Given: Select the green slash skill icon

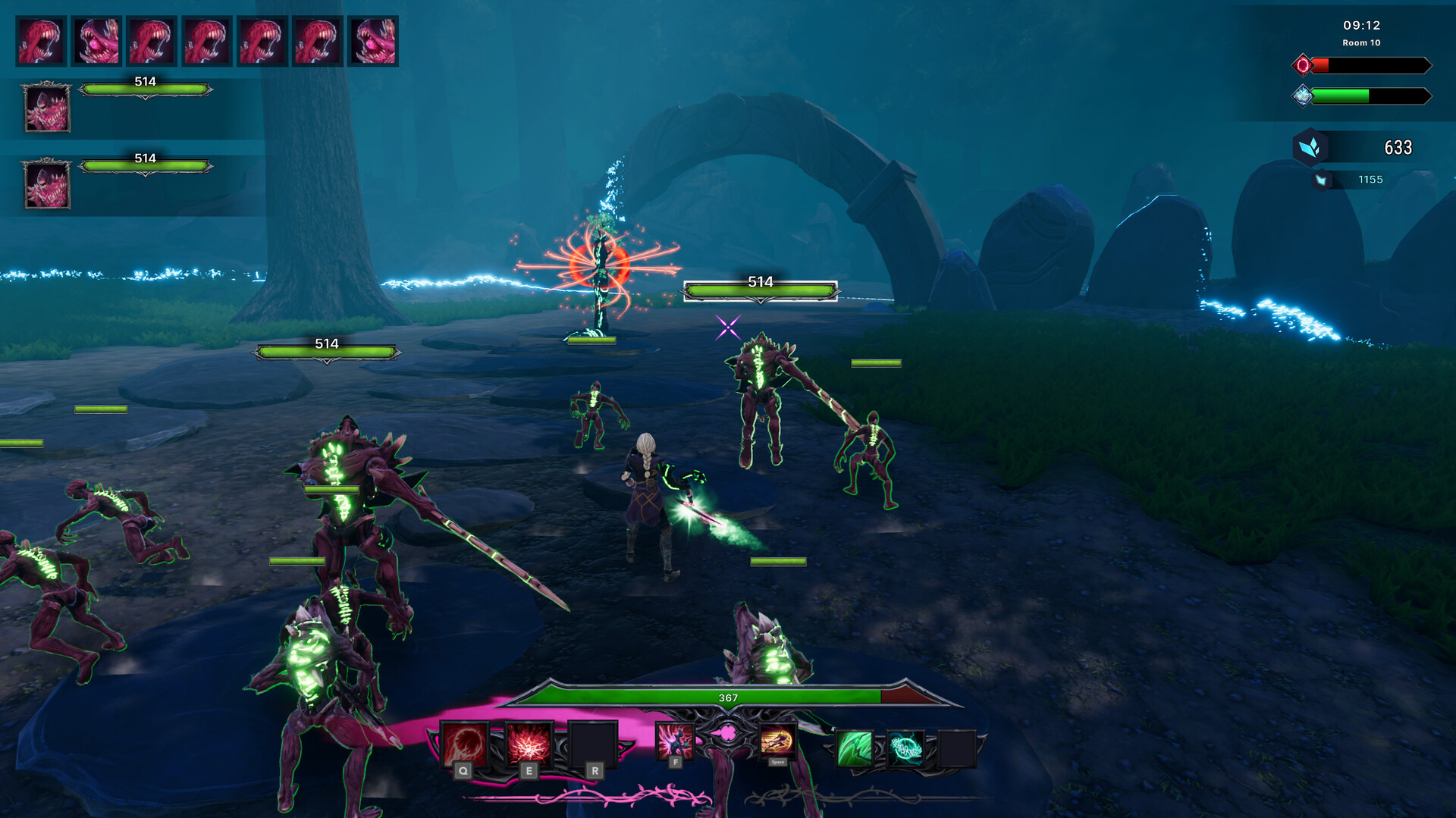Looking at the screenshot, I should 854,748.
